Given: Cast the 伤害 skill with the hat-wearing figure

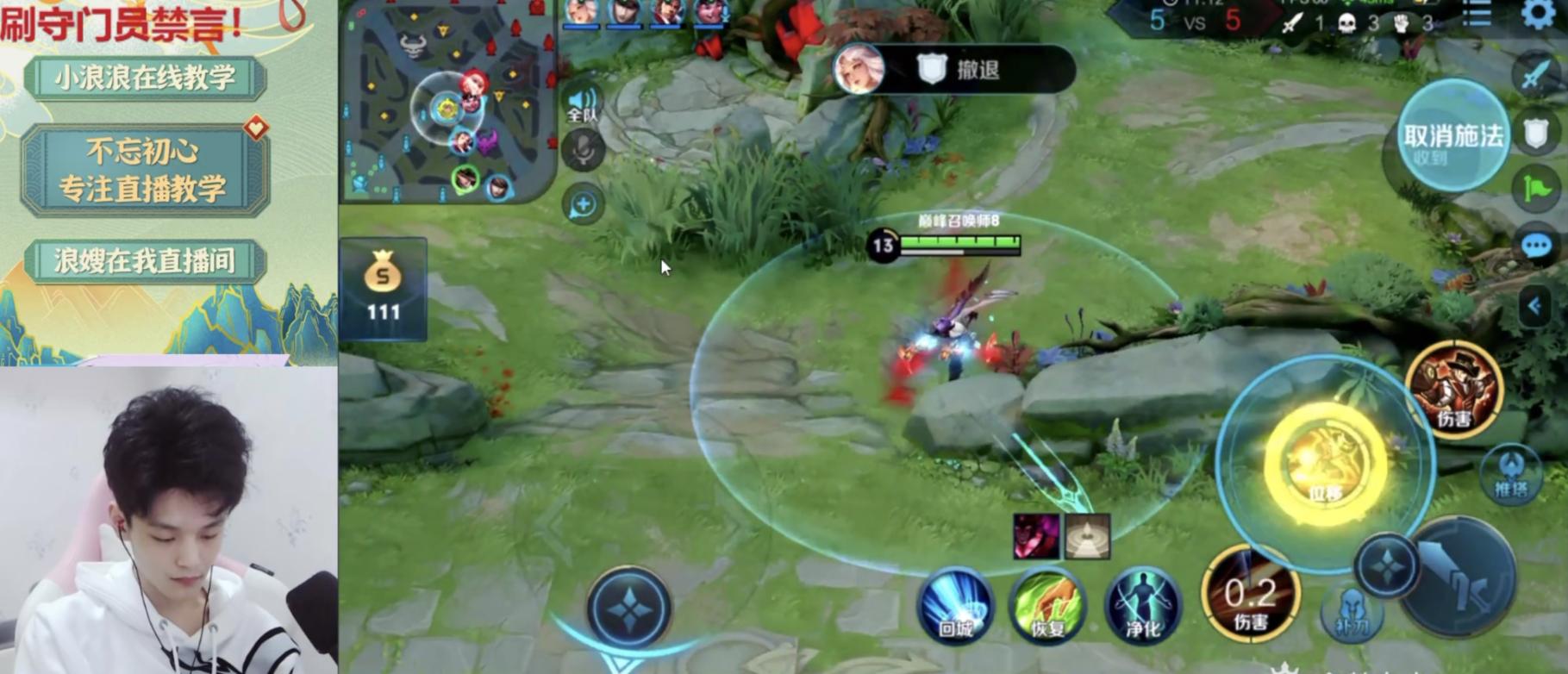Looking at the screenshot, I should [1455, 389].
